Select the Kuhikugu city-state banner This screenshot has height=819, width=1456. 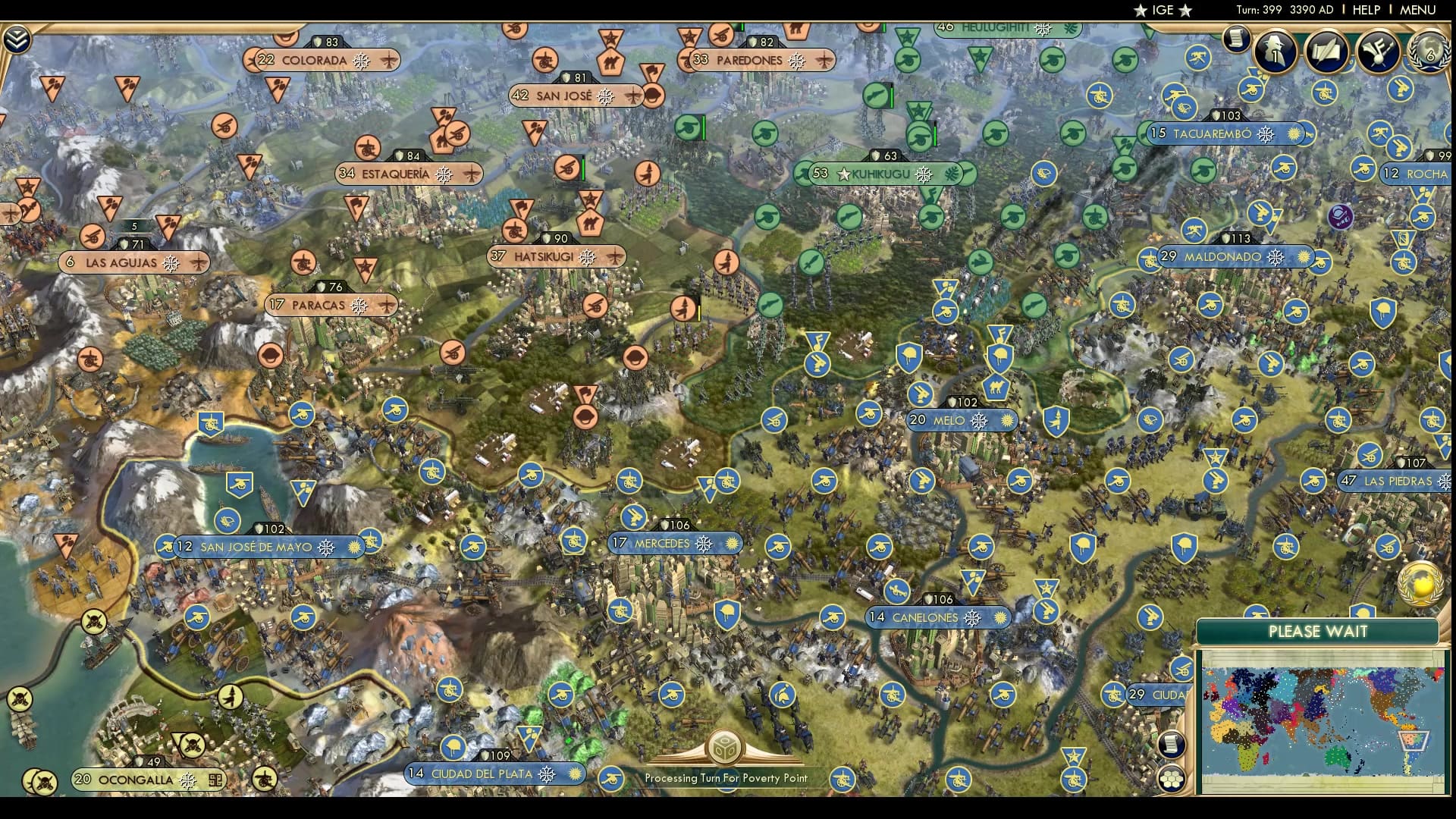coord(880,174)
